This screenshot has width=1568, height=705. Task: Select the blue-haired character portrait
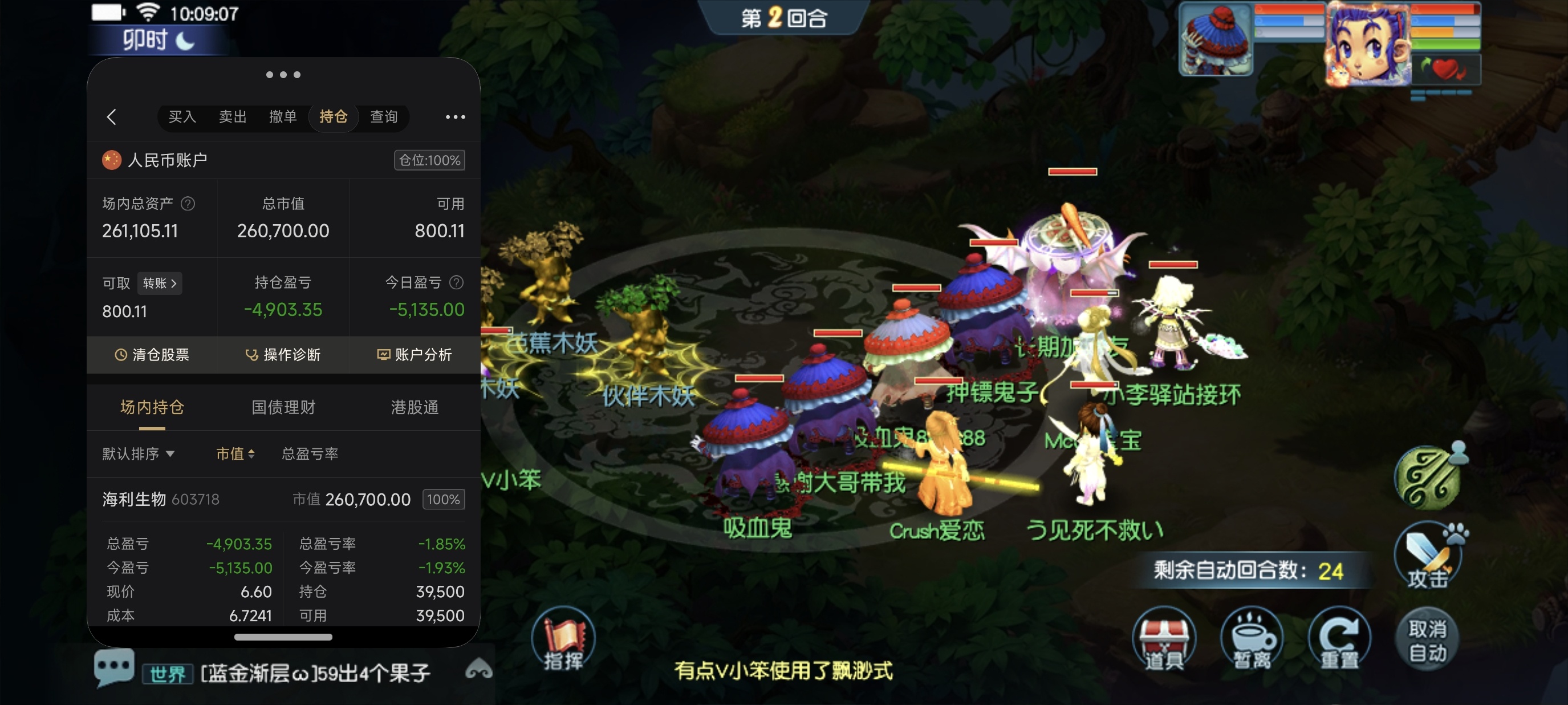pyautogui.click(x=1368, y=44)
